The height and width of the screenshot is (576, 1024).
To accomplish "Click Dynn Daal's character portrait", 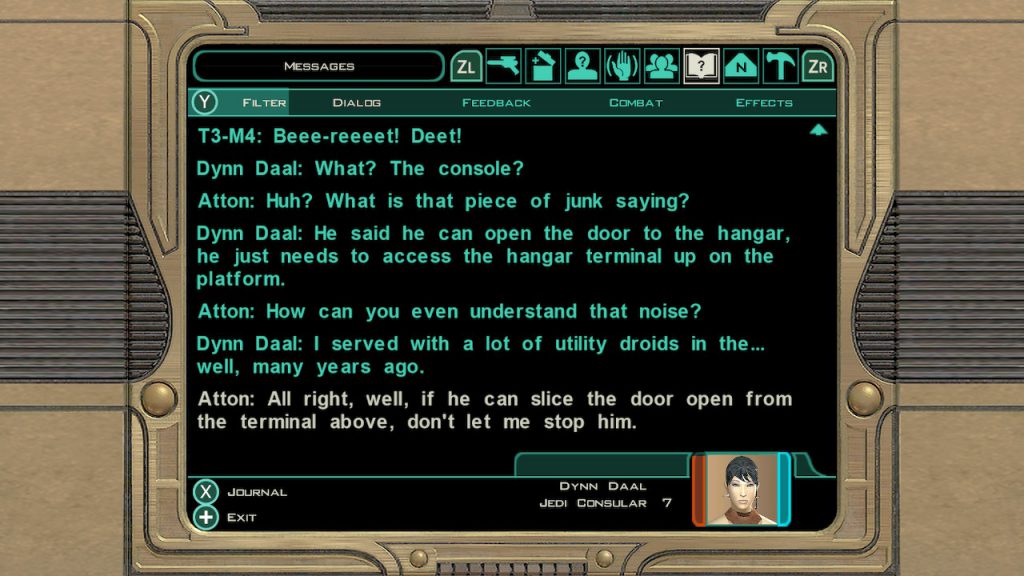I will (741, 490).
